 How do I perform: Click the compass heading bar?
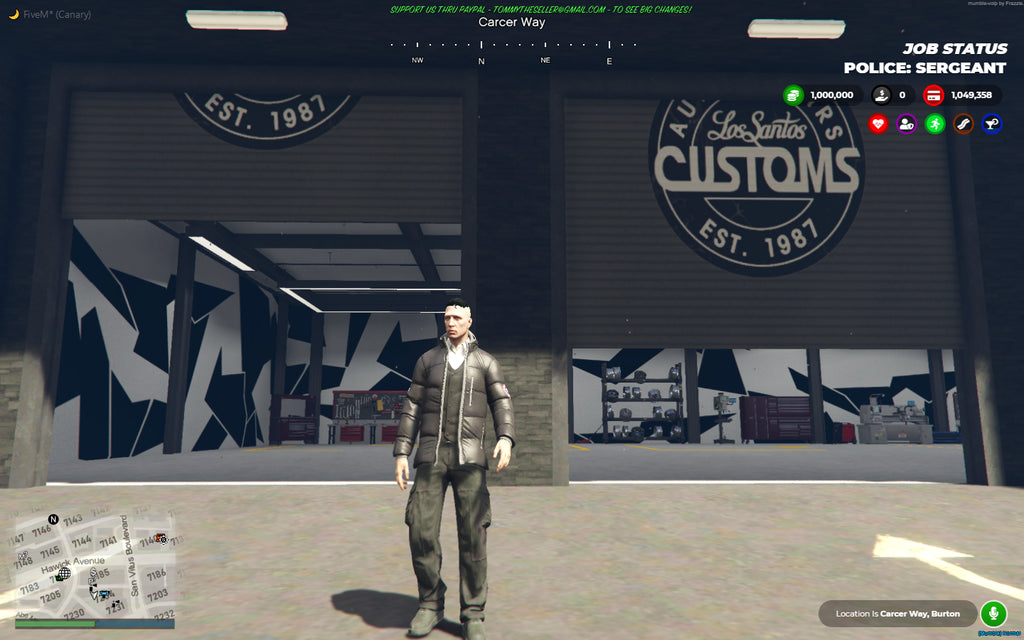pyautogui.click(x=512, y=45)
